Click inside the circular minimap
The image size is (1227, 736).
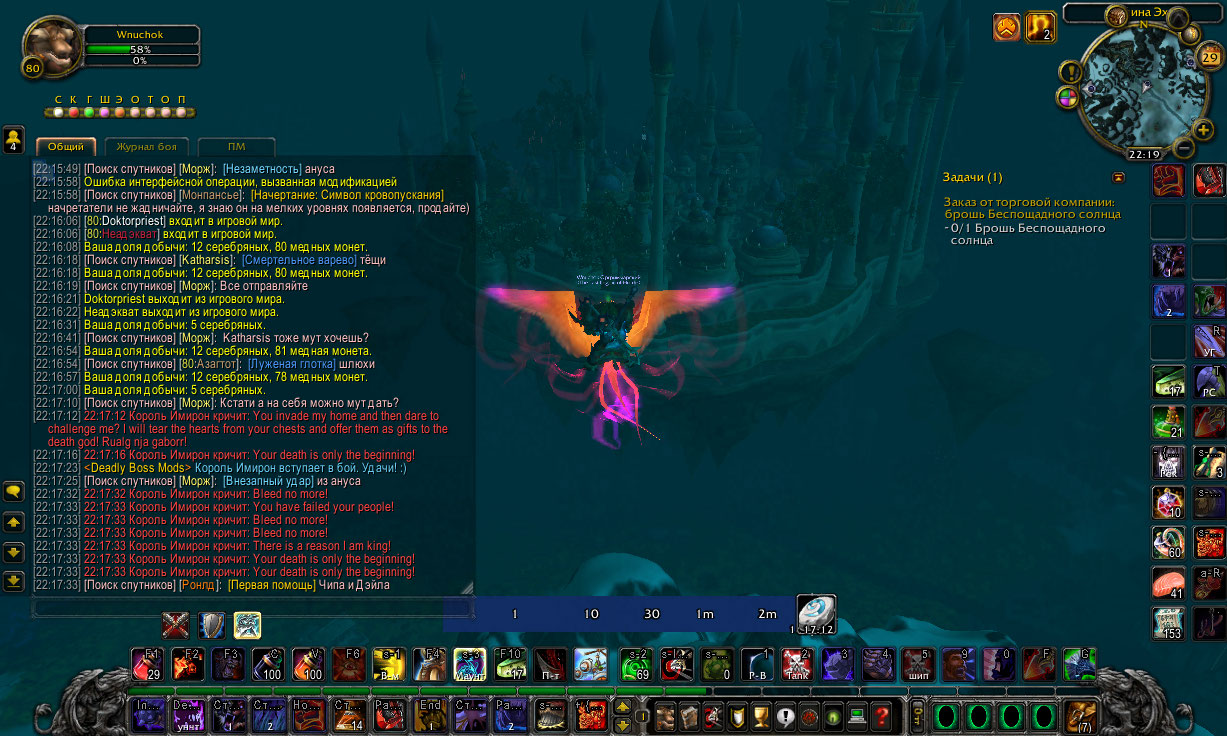(x=1138, y=90)
